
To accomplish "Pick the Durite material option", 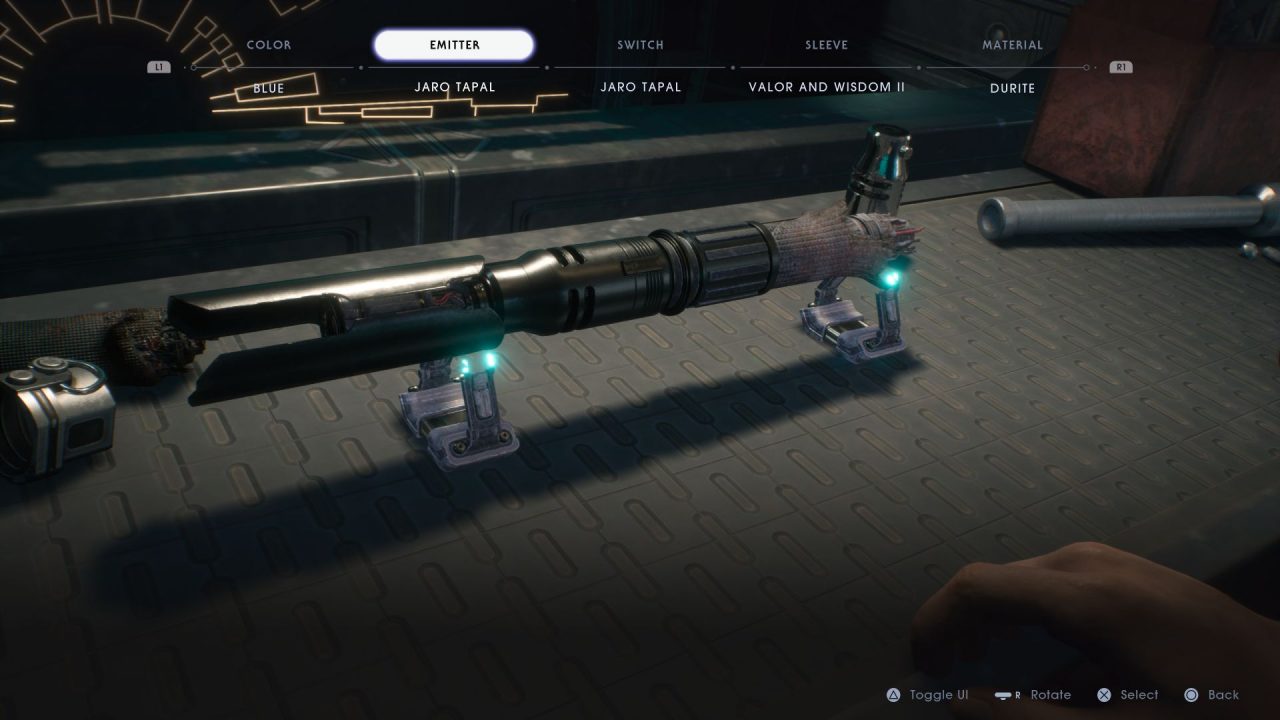I will tap(1012, 88).
